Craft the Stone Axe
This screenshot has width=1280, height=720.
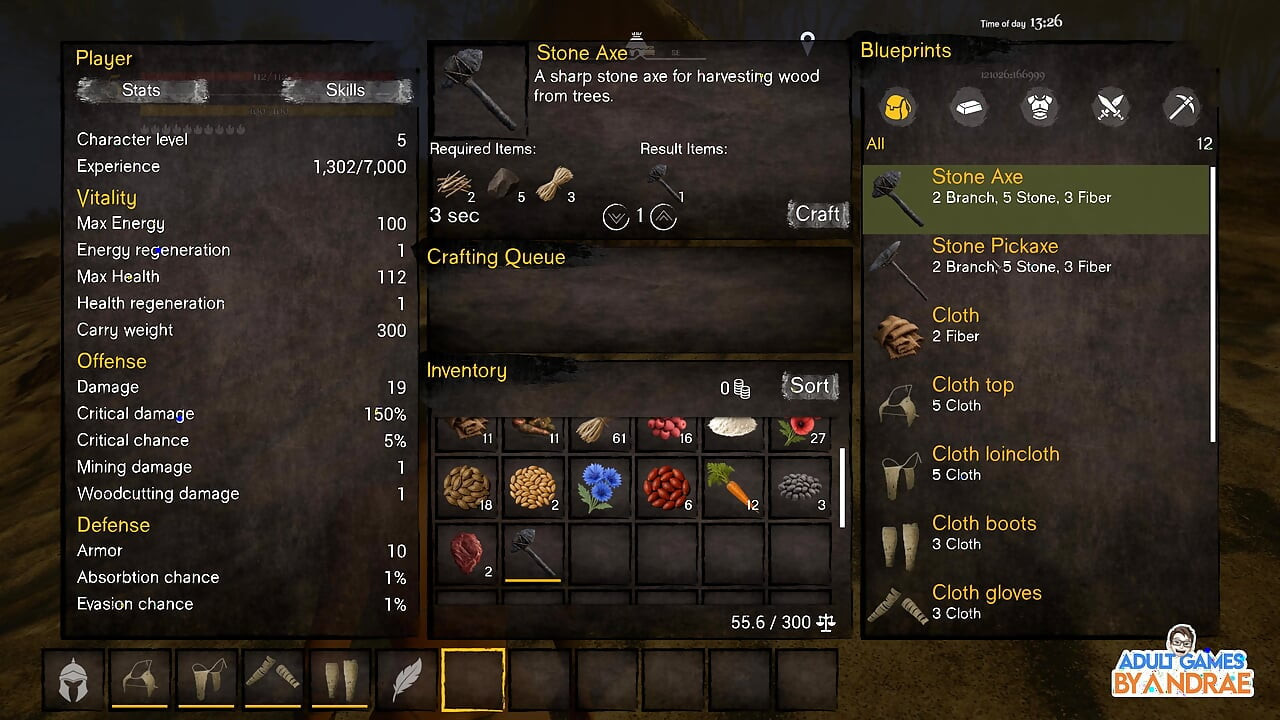click(x=817, y=214)
